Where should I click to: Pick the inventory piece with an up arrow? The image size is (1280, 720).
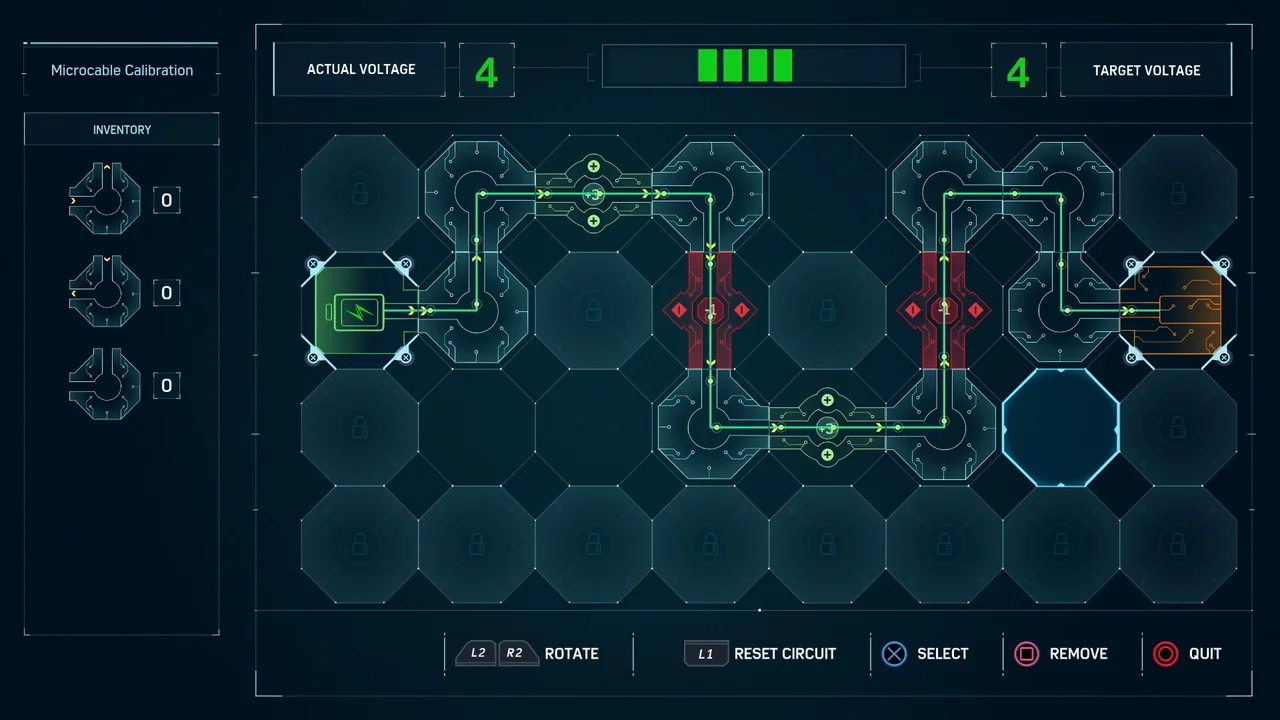pyautogui.click(x=105, y=199)
